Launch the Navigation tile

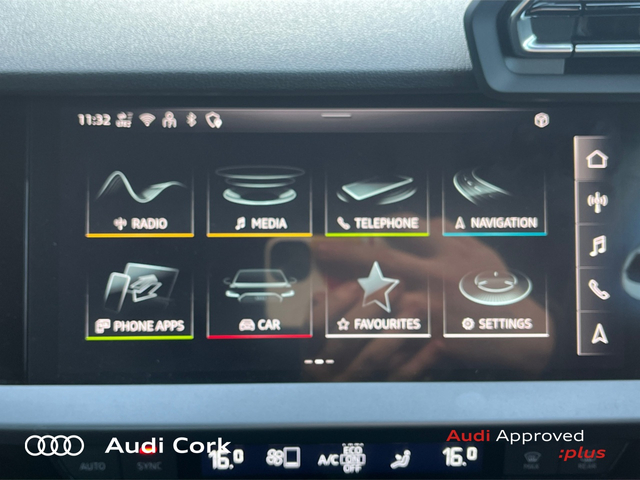click(x=494, y=201)
